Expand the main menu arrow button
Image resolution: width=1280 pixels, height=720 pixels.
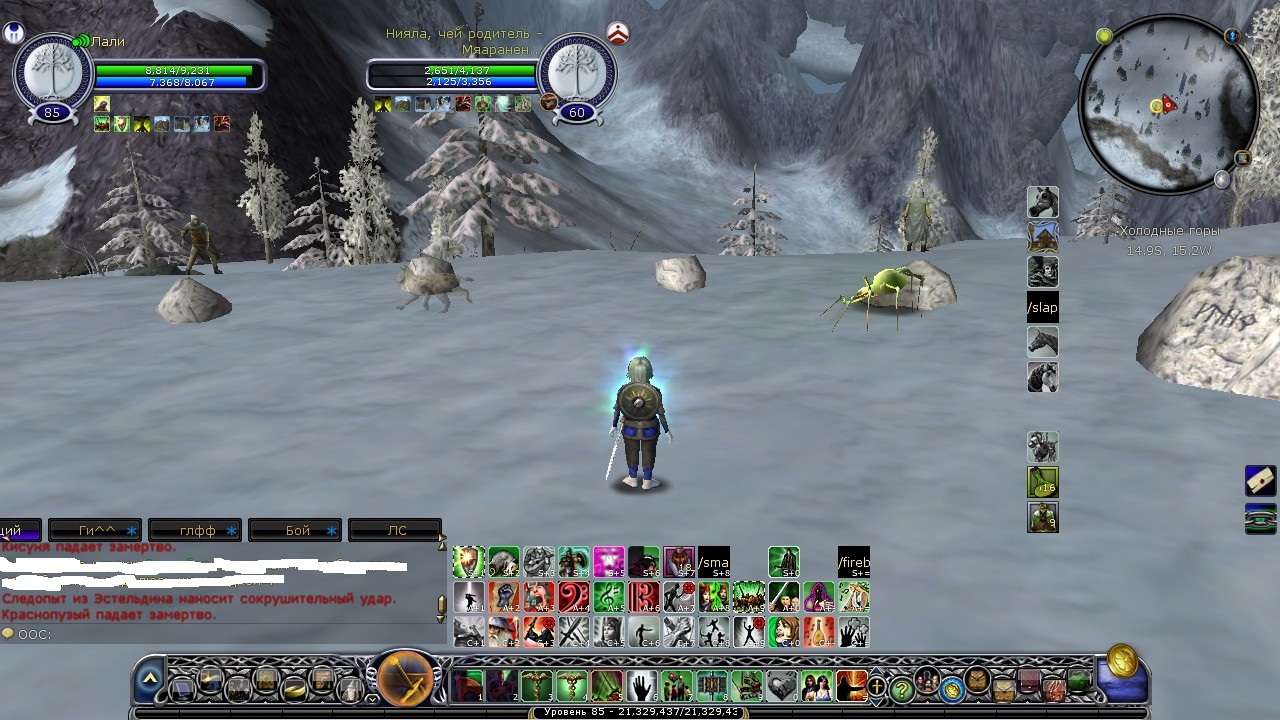(x=149, y=679)
